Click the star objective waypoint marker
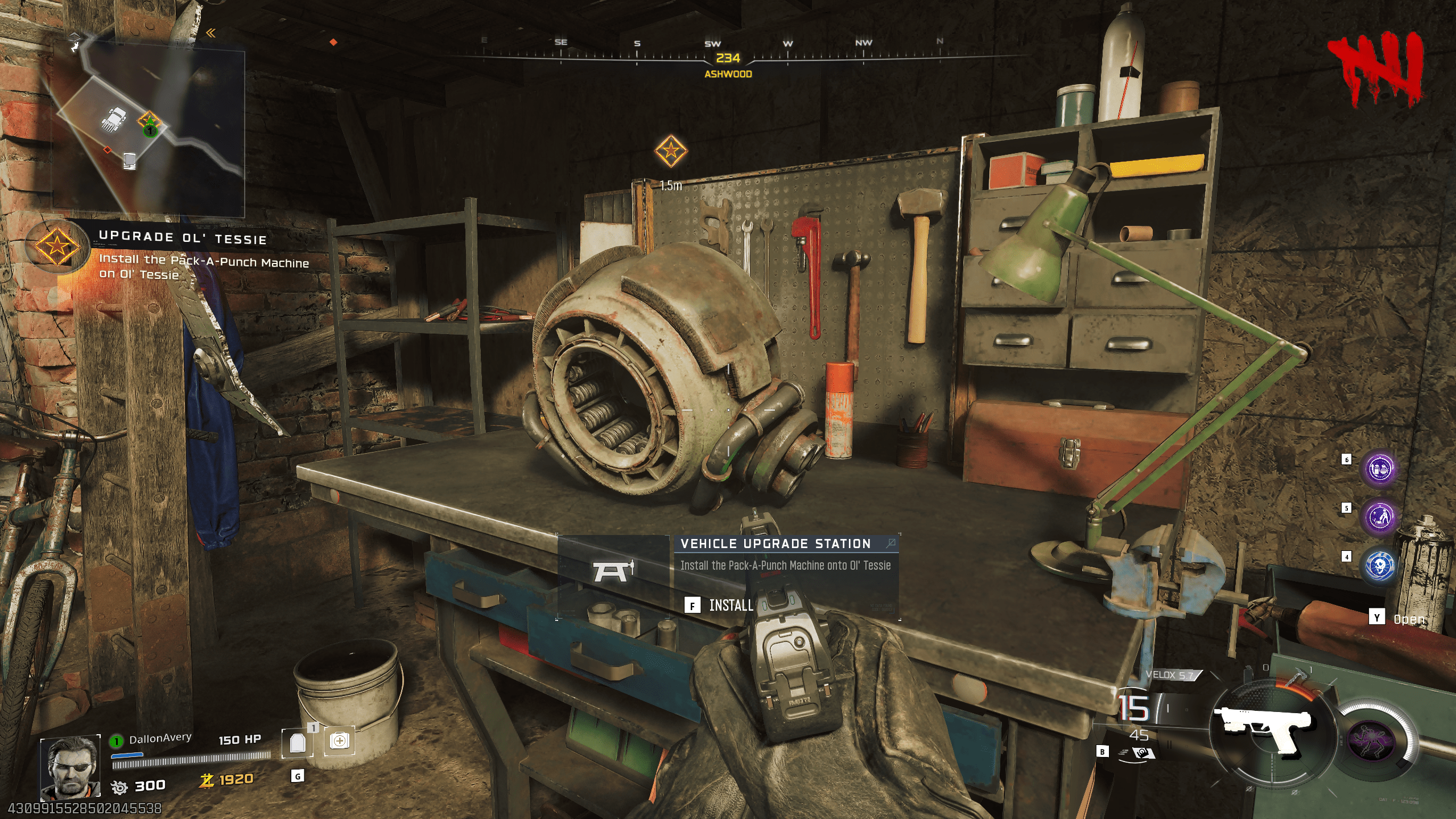Screen dimensions: 1456x819 [x=671, y=151]
